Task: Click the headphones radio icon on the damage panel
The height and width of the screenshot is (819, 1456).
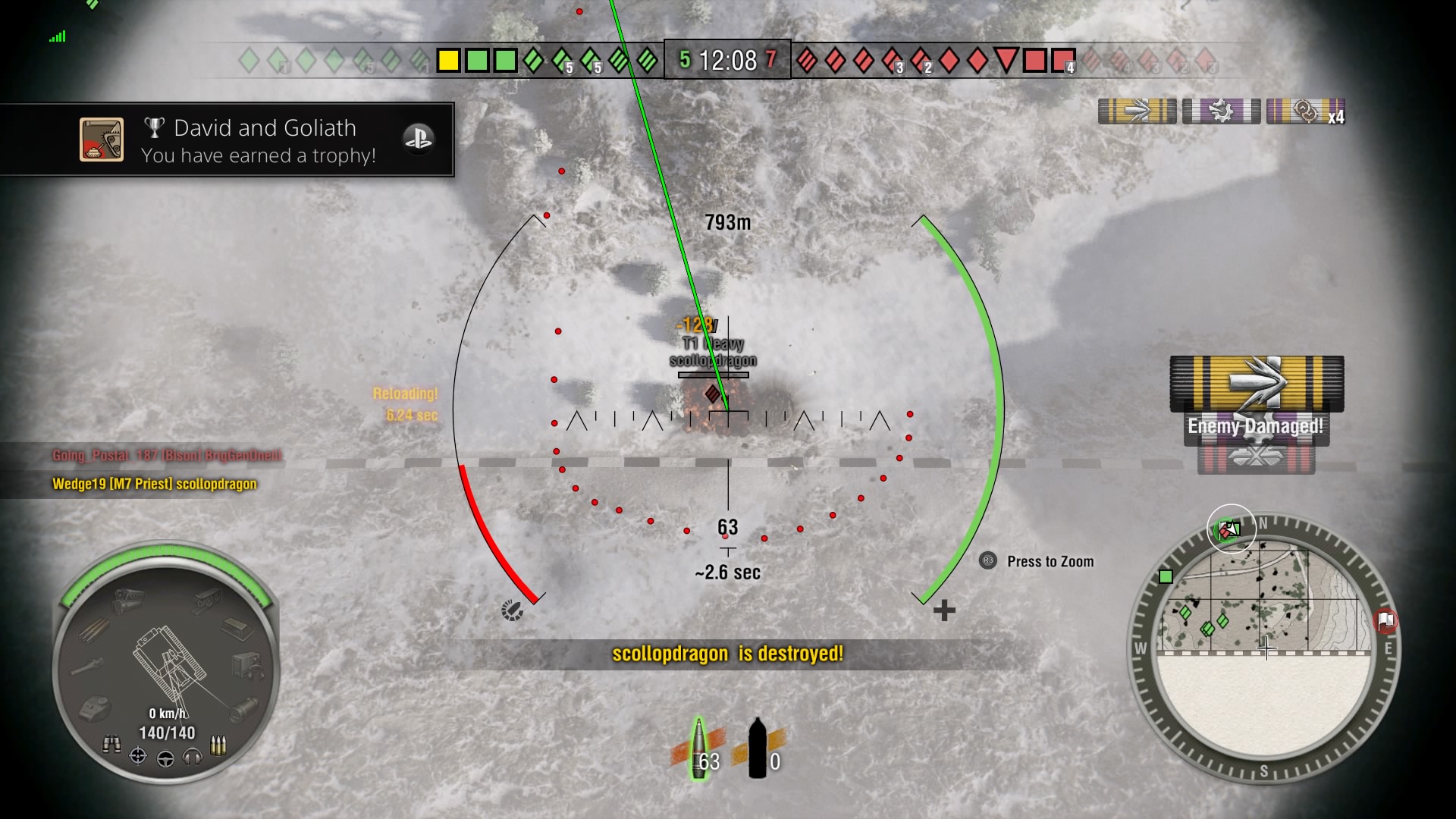Action: point(191,758)
